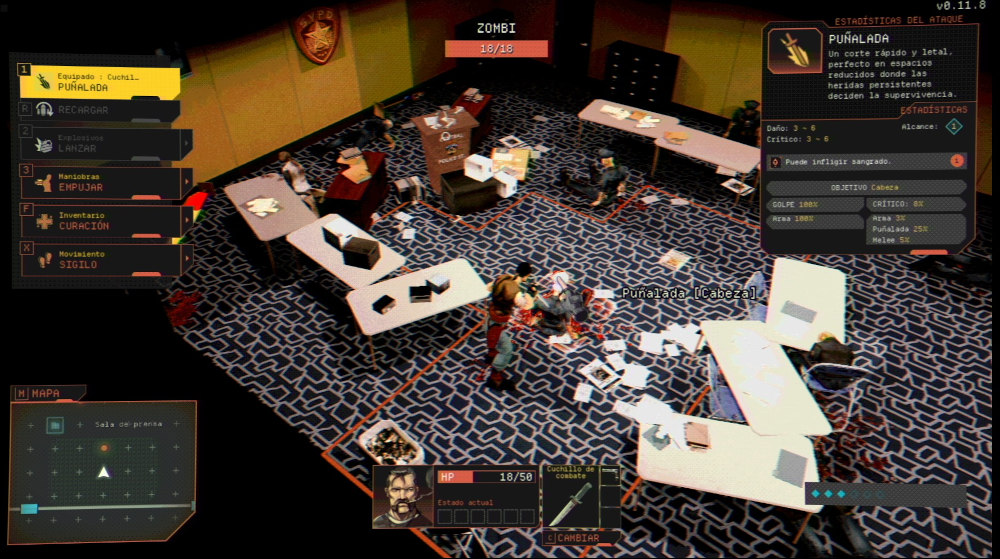The image size is (1000, 559).
Task: Select the Lanzar explosives action
Action: click(x=98, y=144)
